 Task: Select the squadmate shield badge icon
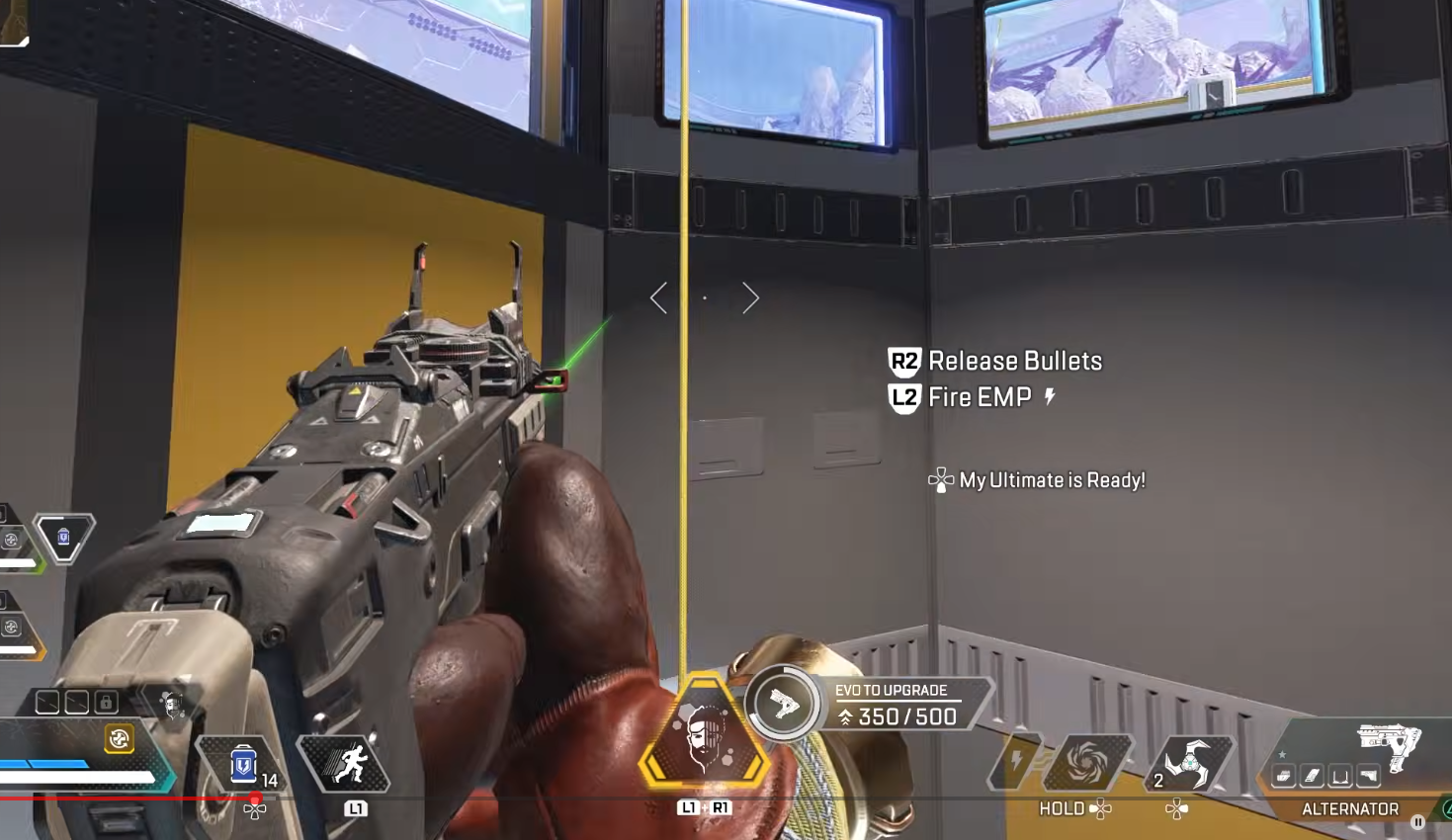point(64,537)
